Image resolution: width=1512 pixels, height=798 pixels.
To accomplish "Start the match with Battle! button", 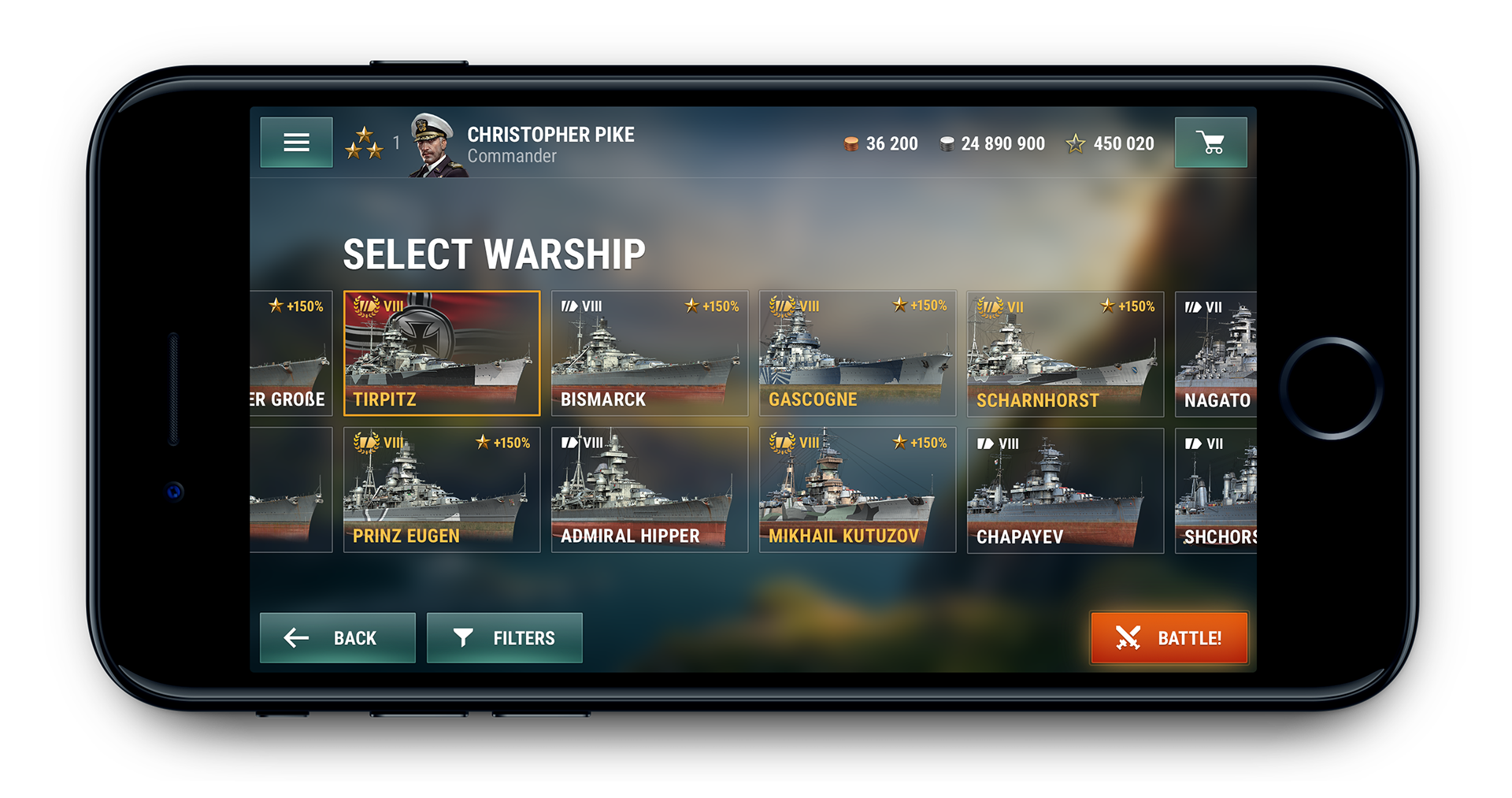I will point(1169,637).
